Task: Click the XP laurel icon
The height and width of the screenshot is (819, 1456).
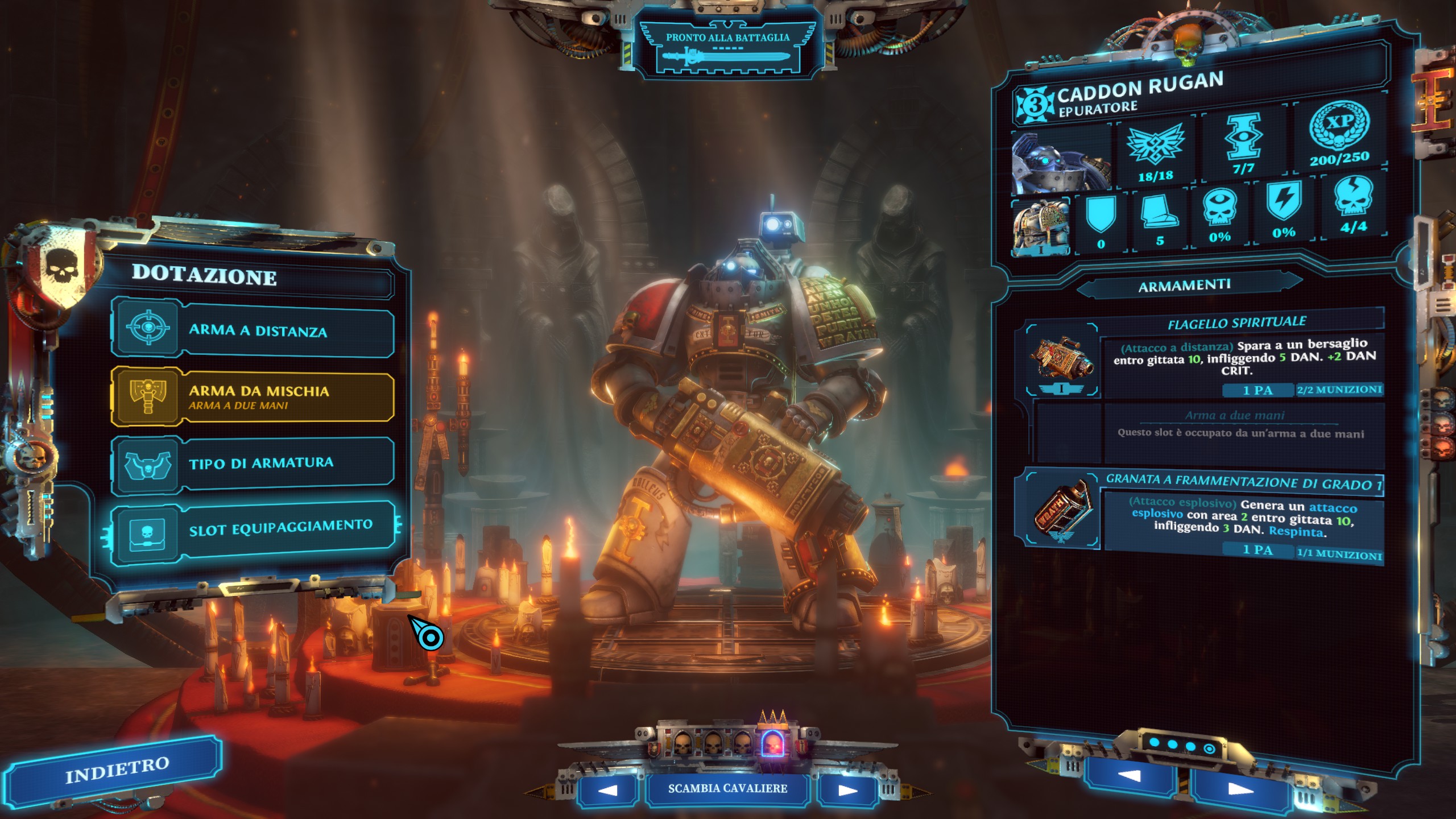Action: tap(1339, 126)
